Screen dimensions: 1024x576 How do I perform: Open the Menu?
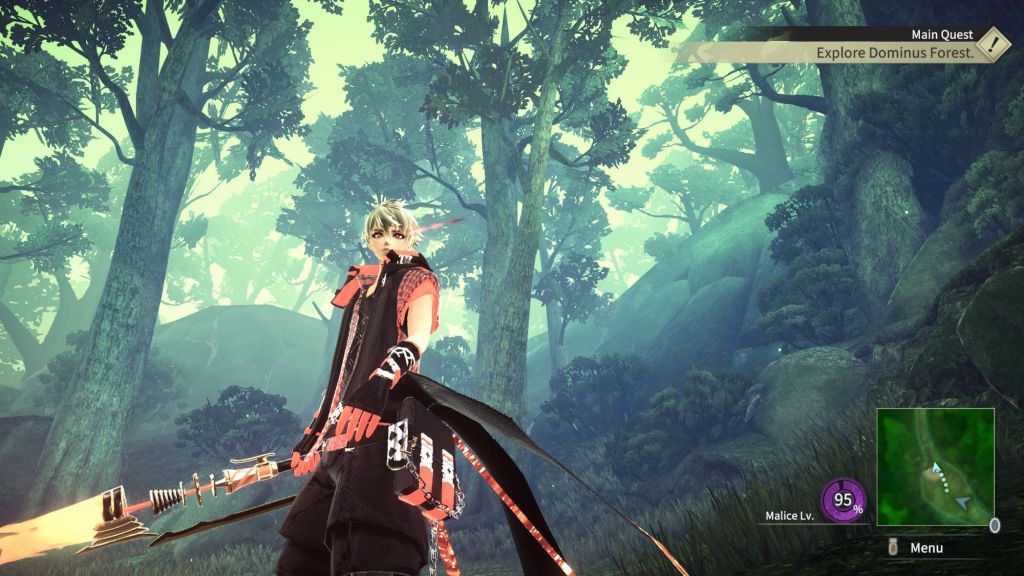[926, 548]
